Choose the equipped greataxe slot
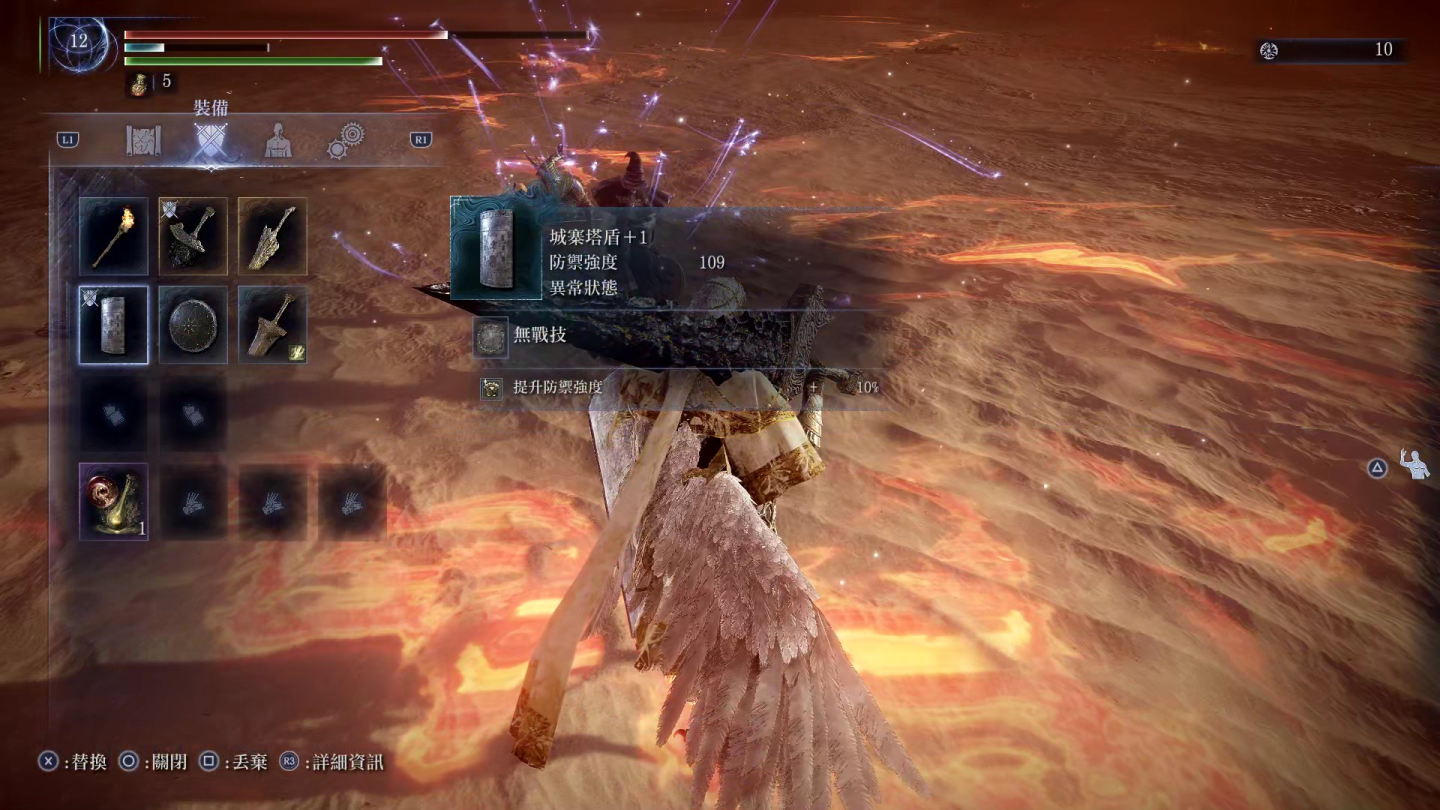Screen dimensions: 1440x810 tap(193, 236)
